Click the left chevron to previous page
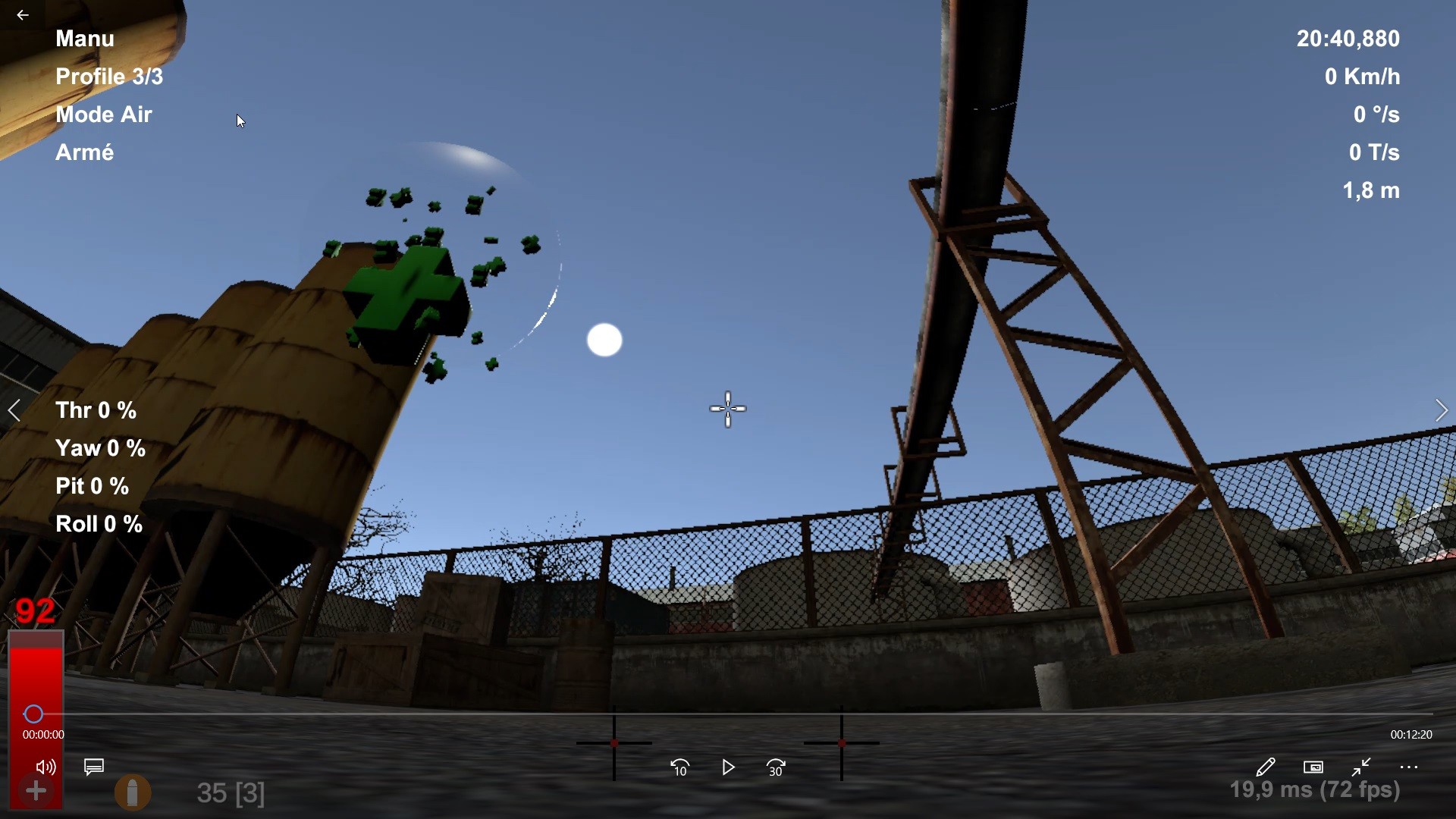This screenshot has height=819, width=1456. (x=14, y=410)
